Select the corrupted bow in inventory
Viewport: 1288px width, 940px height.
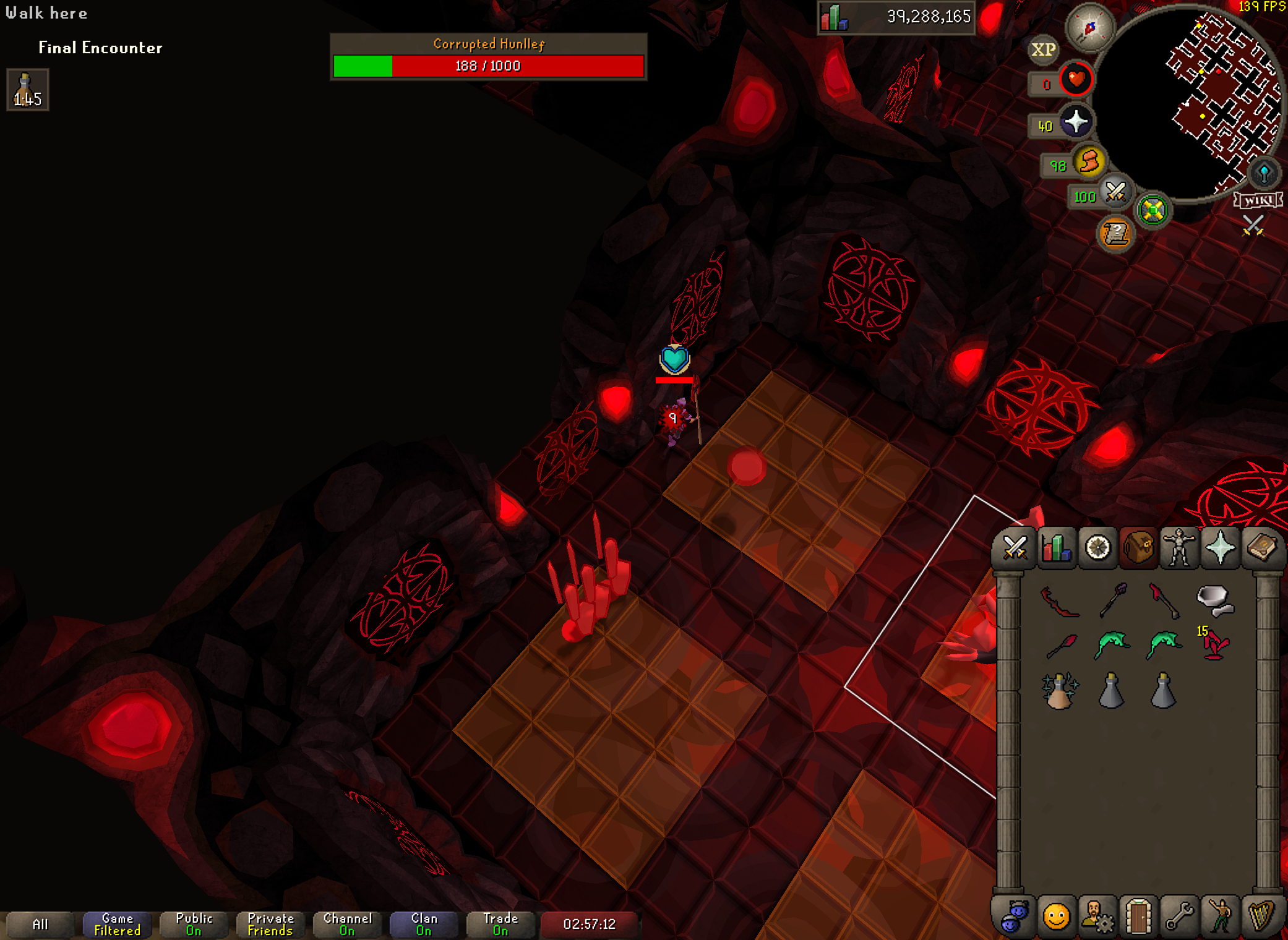point(1060,601)
